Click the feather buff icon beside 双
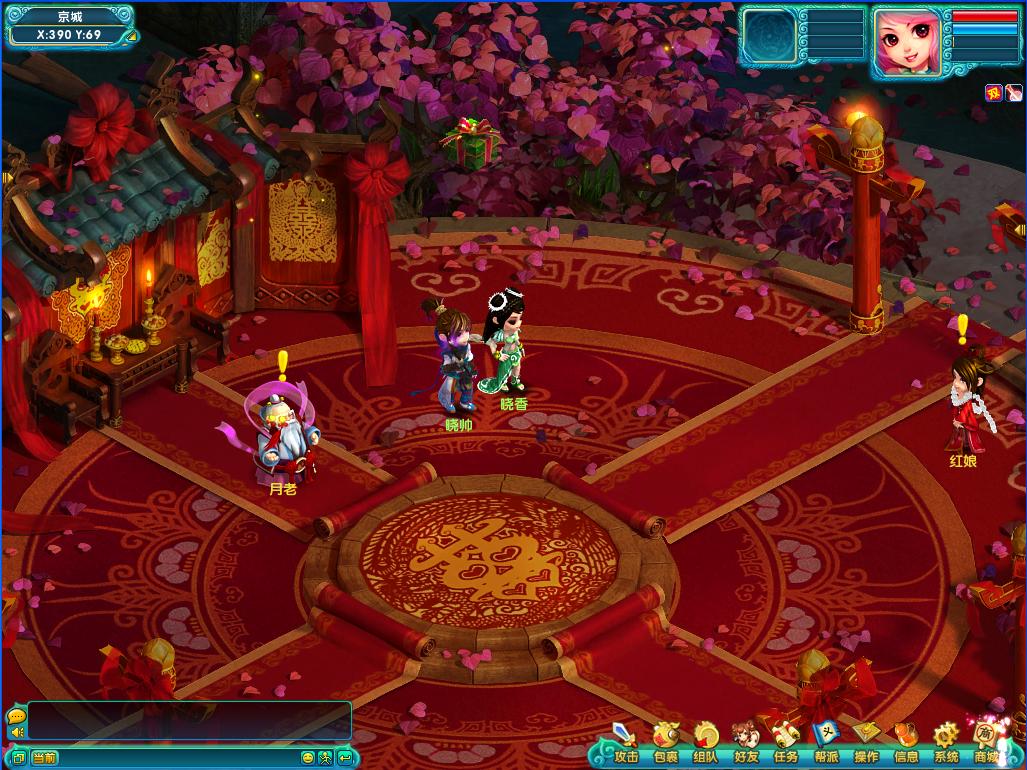The image size is (1027, 770). tap(1012, 93)
